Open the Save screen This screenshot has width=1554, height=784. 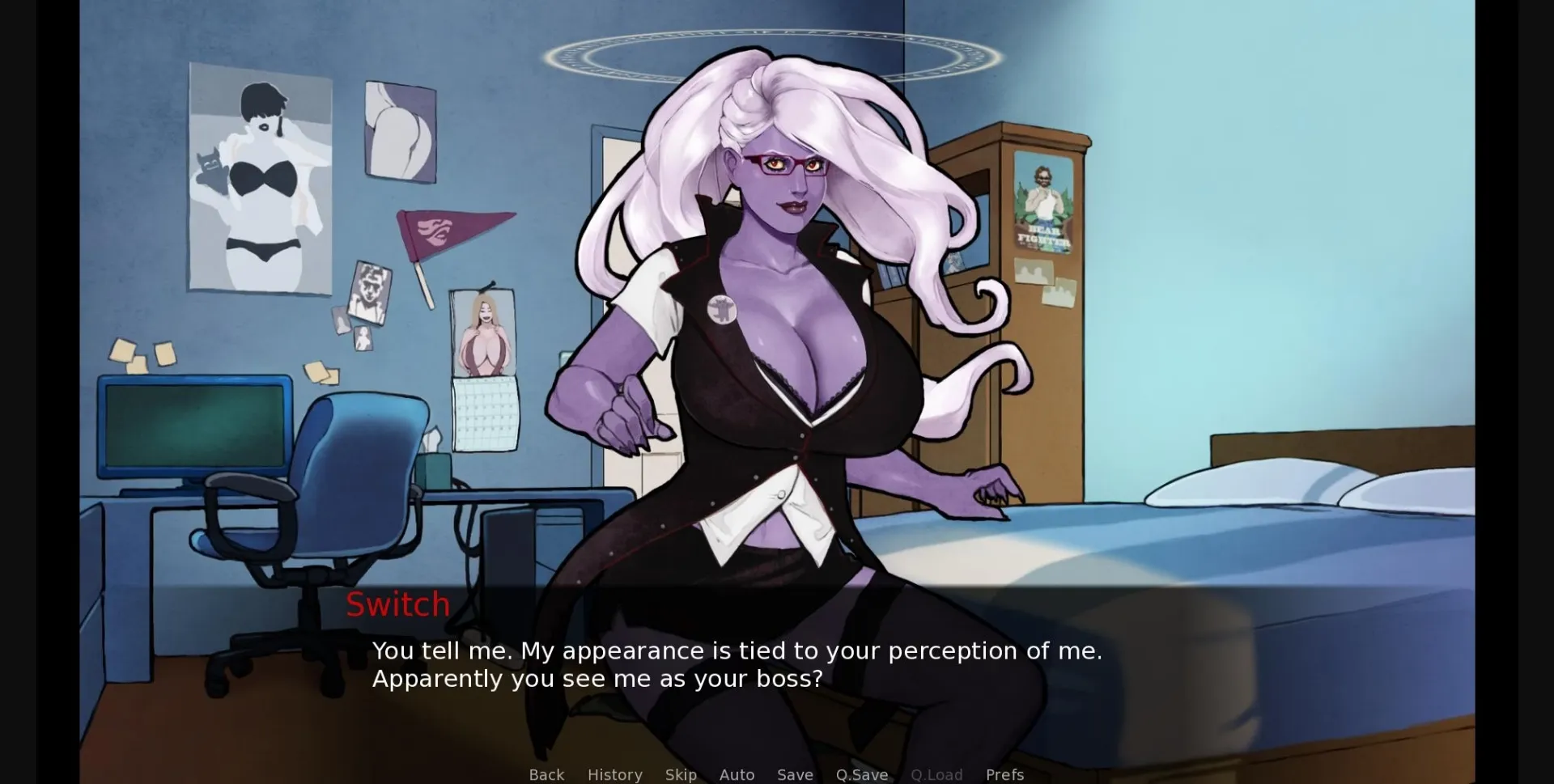click(795, 774)
